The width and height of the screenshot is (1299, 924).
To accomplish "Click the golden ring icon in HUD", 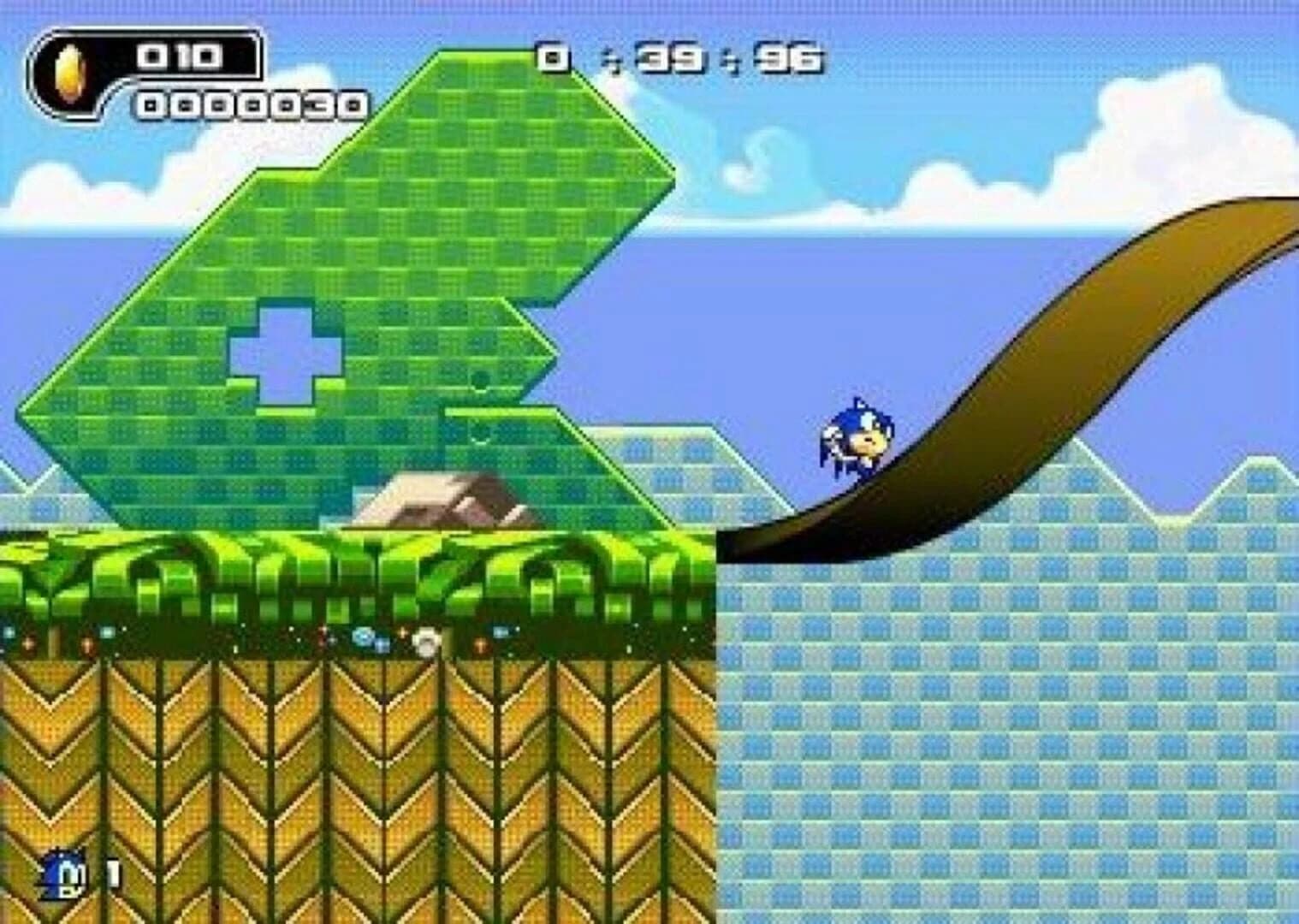I will (x=68, y=68).
